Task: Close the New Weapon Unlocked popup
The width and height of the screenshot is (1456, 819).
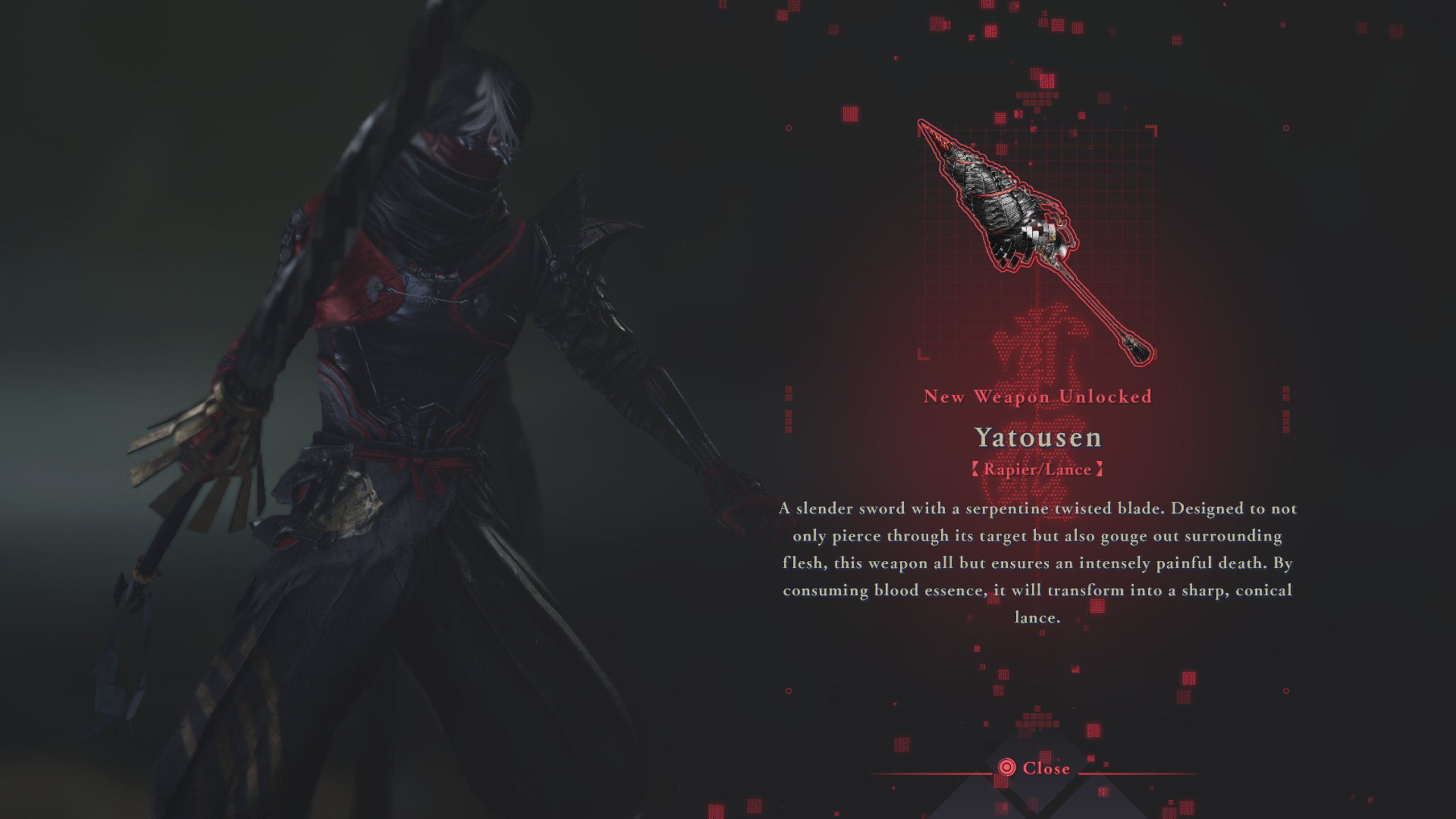Action: (x=1035, y=768)
